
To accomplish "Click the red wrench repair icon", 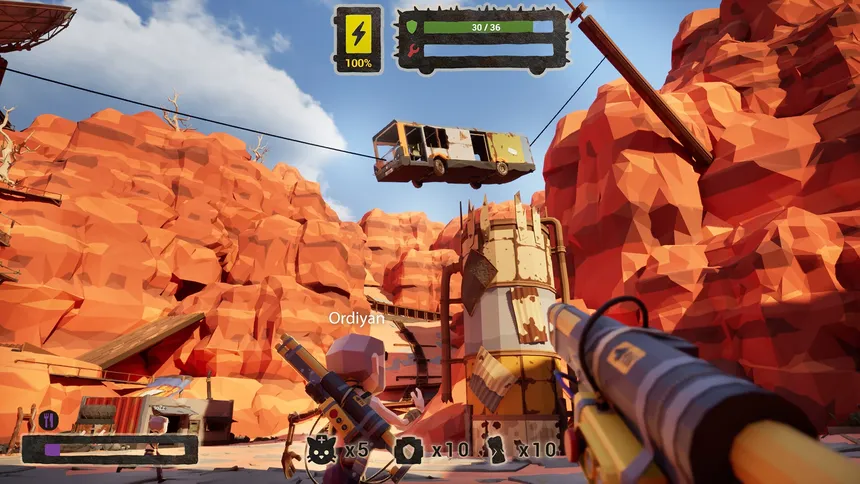I will click(x=411, y=49).
